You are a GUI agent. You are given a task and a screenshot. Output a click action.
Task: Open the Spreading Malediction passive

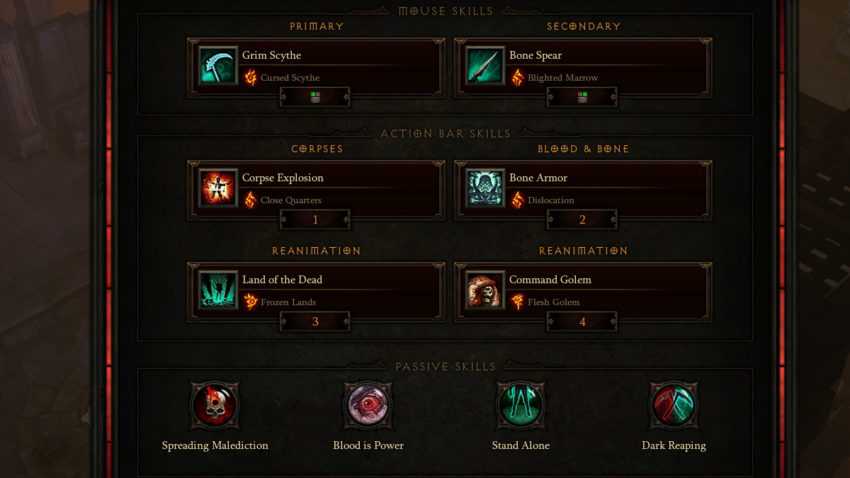[x=215, y=405]
